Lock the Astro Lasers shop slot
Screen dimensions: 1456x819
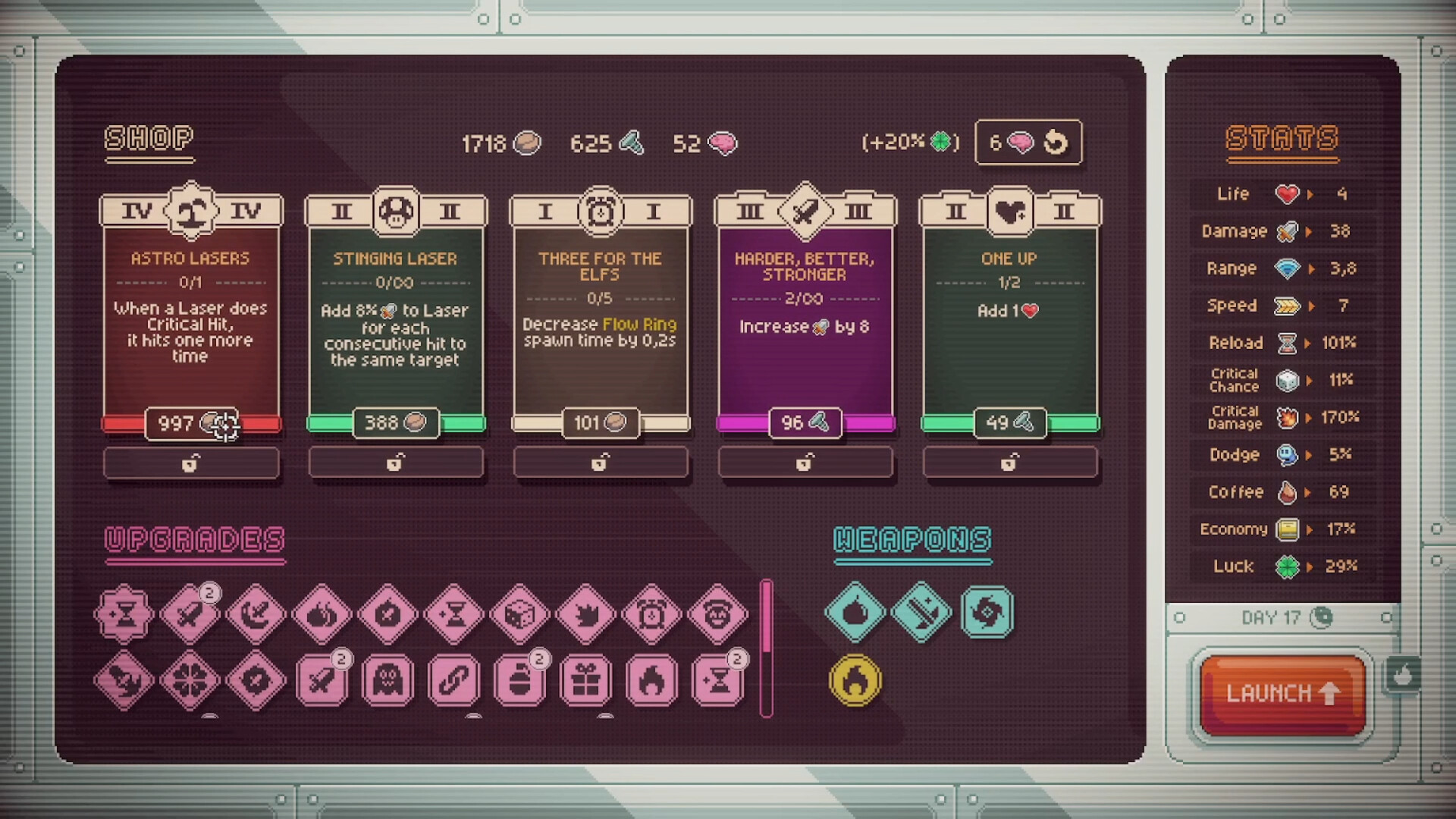coord(191,463)
